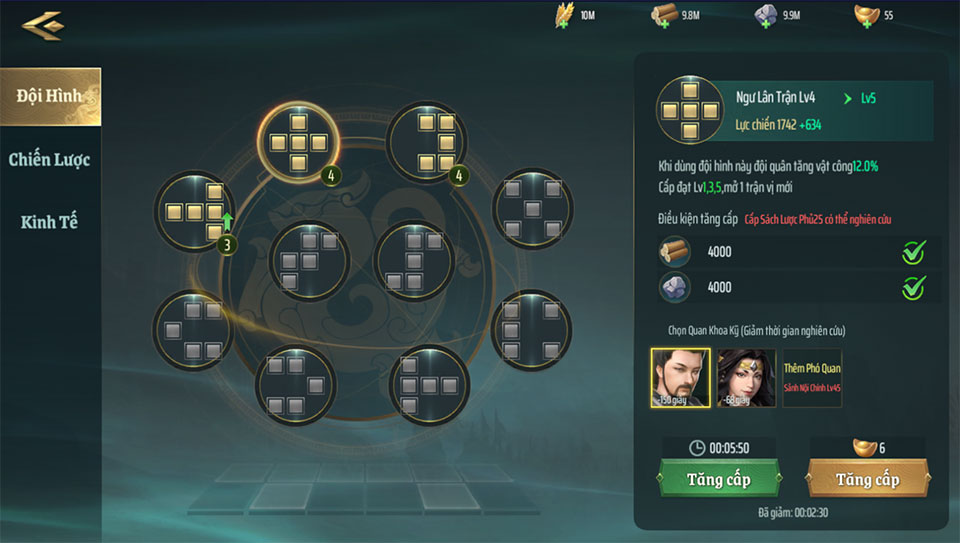Select the Kinh Tế tab
Viewport: 960px width, 543px height.
tap(50, 222)
